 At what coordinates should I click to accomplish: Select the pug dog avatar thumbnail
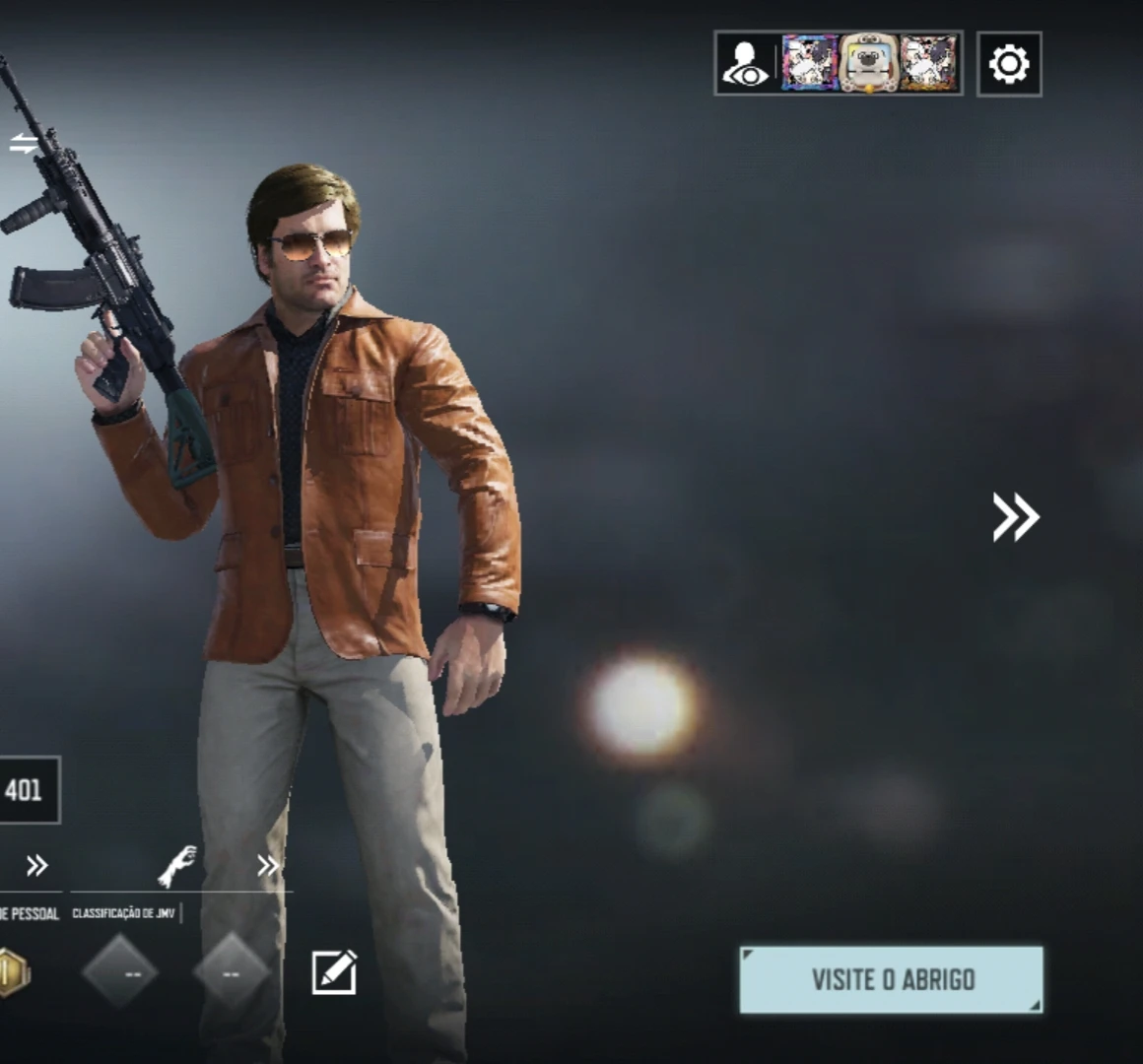tap(868, 64)
